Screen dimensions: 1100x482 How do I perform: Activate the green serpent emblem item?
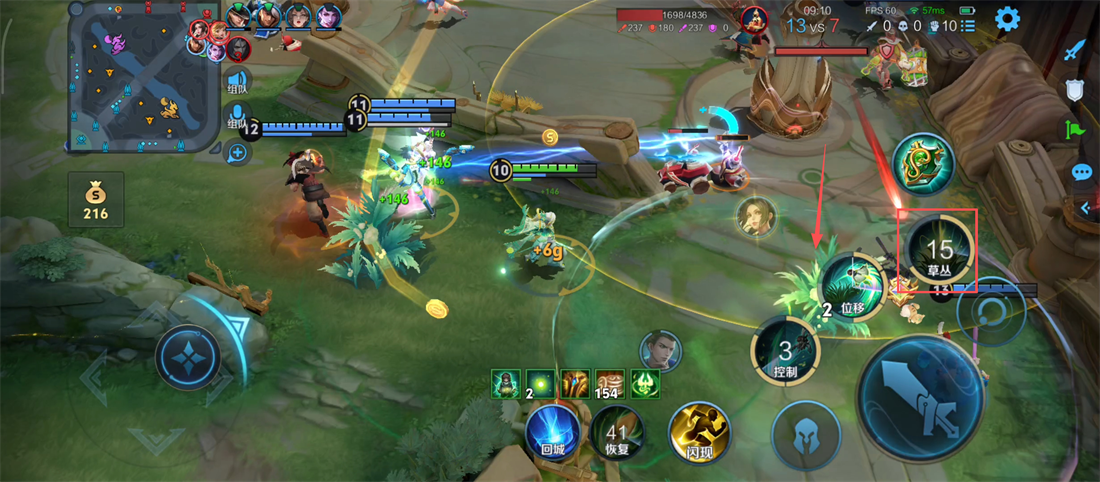(x=923, y=165)
